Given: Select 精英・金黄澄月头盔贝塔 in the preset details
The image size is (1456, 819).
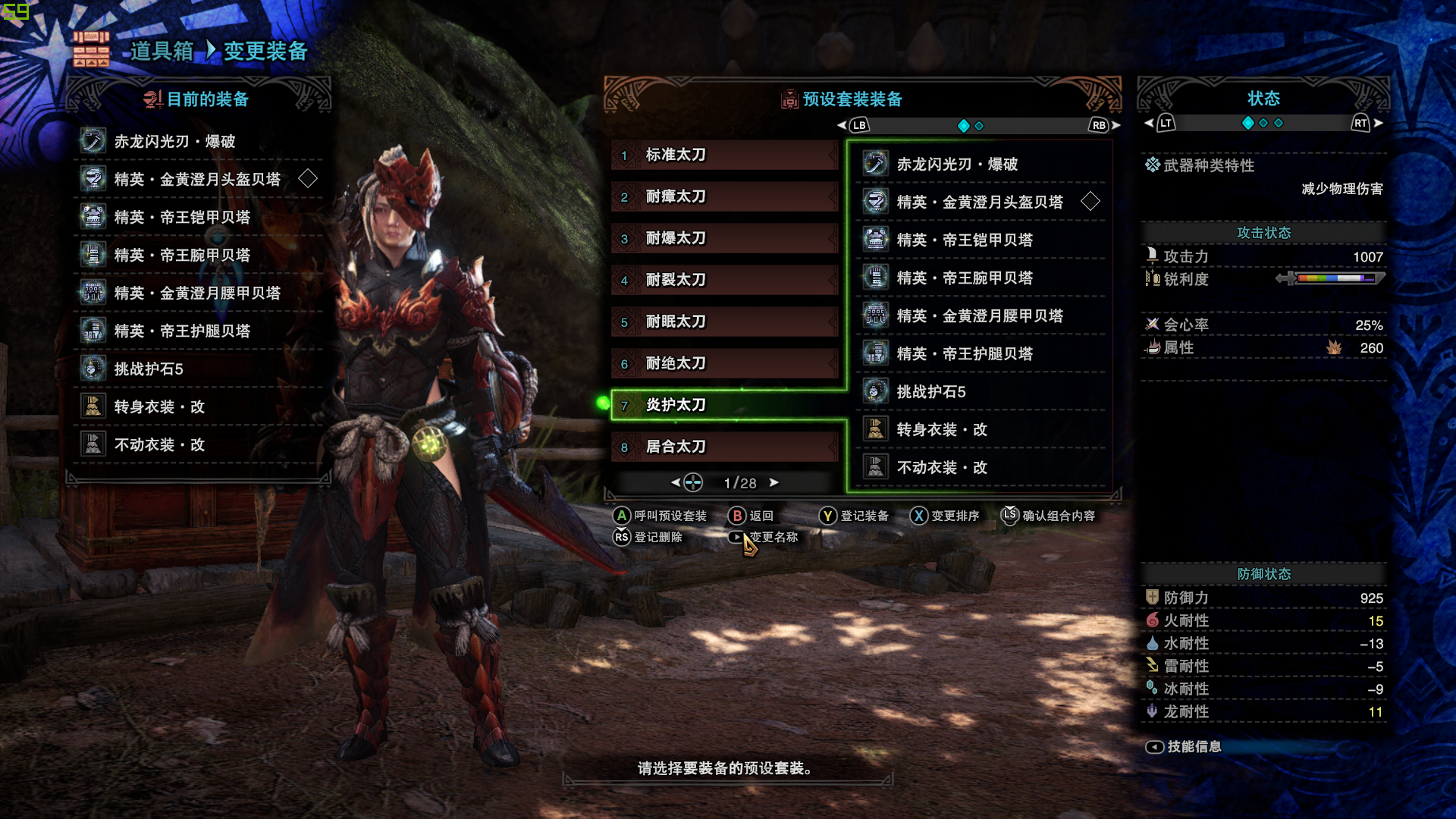Looking at the screenshot, I should click(x=980, y=202).
